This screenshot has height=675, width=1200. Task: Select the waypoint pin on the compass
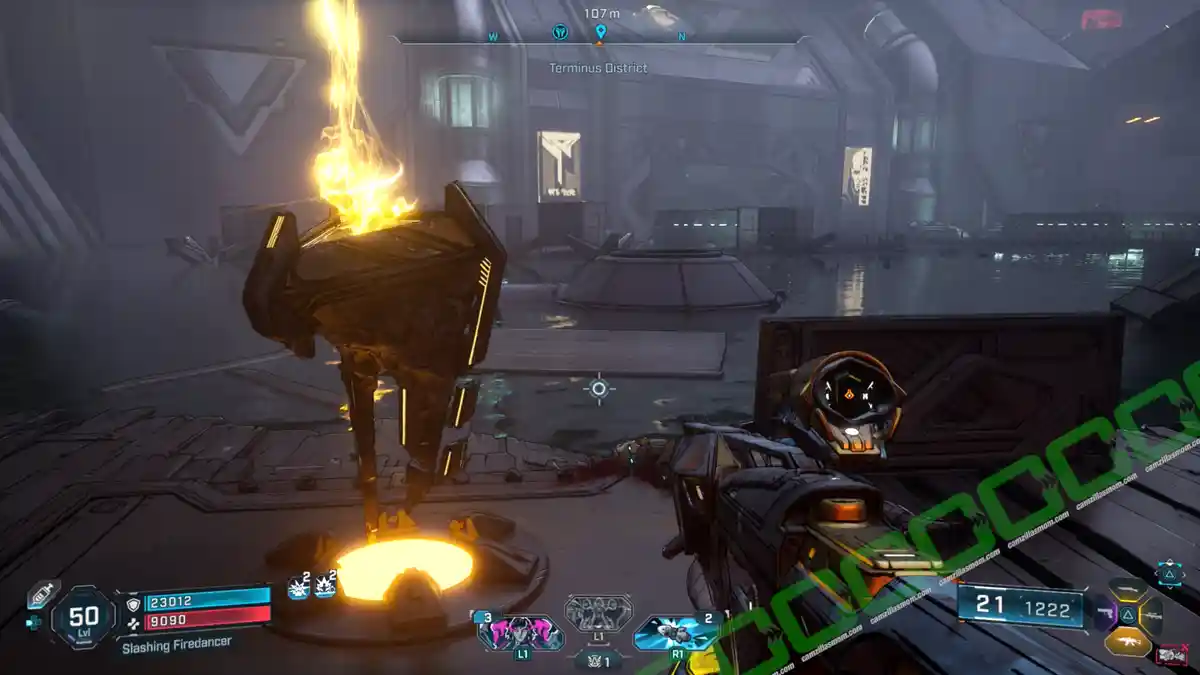(x=600, y=33)
